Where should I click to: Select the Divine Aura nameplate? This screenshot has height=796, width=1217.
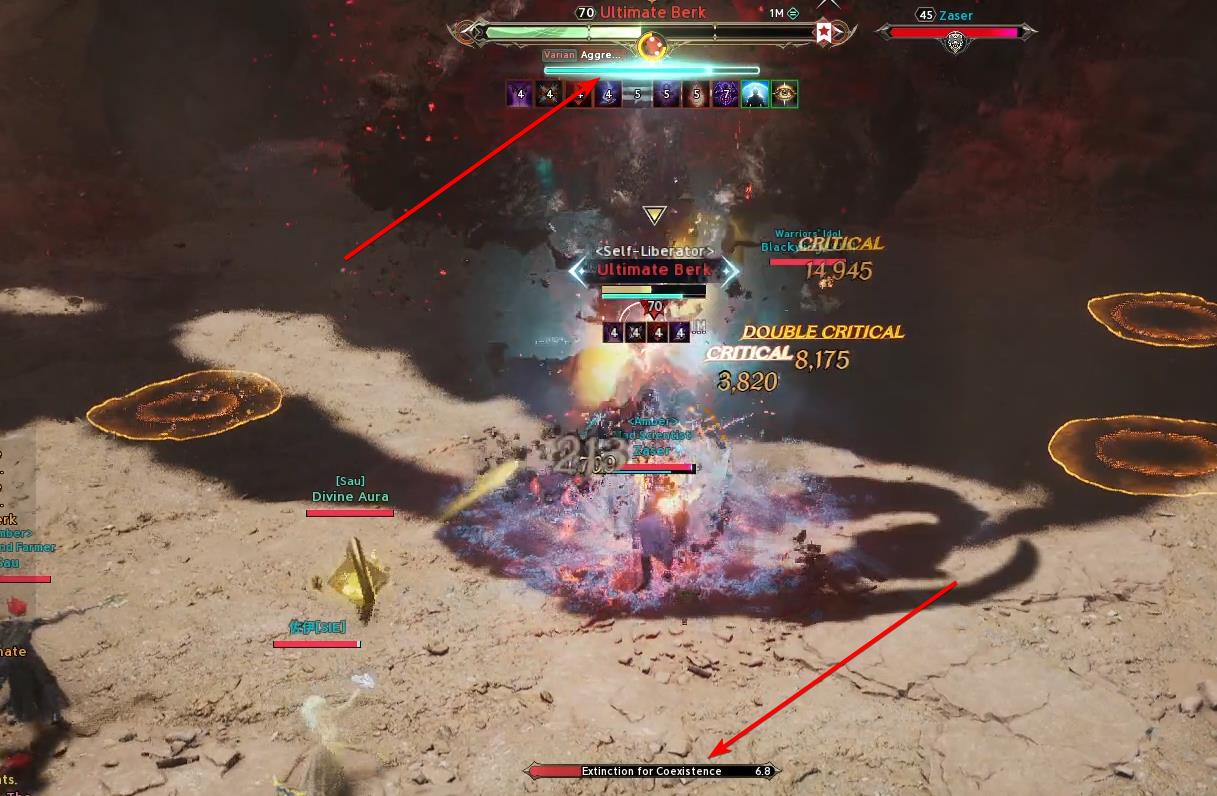(x=350, y=497)
